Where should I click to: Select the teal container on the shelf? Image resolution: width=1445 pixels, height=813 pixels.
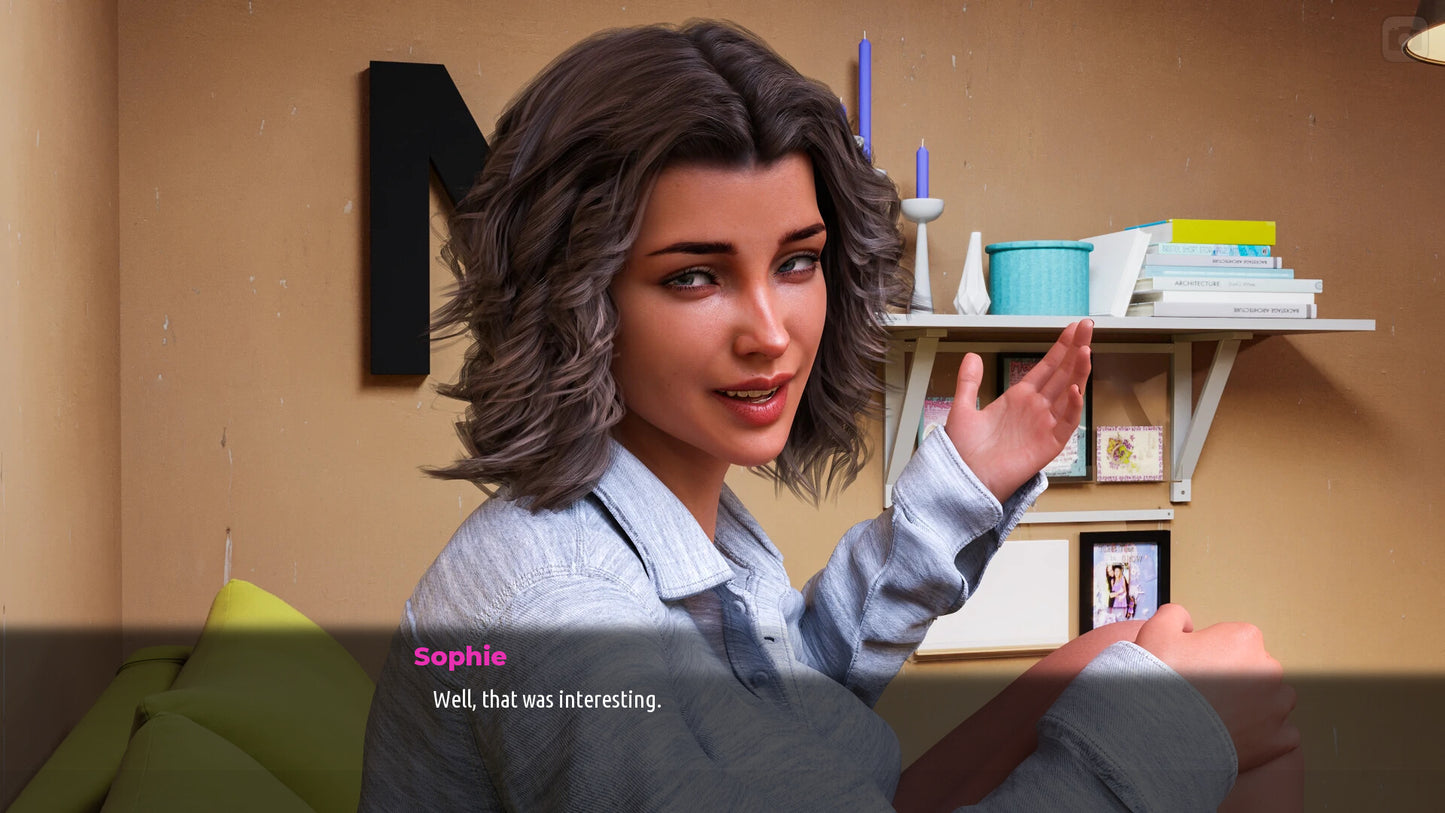[x=1040, y=278]
